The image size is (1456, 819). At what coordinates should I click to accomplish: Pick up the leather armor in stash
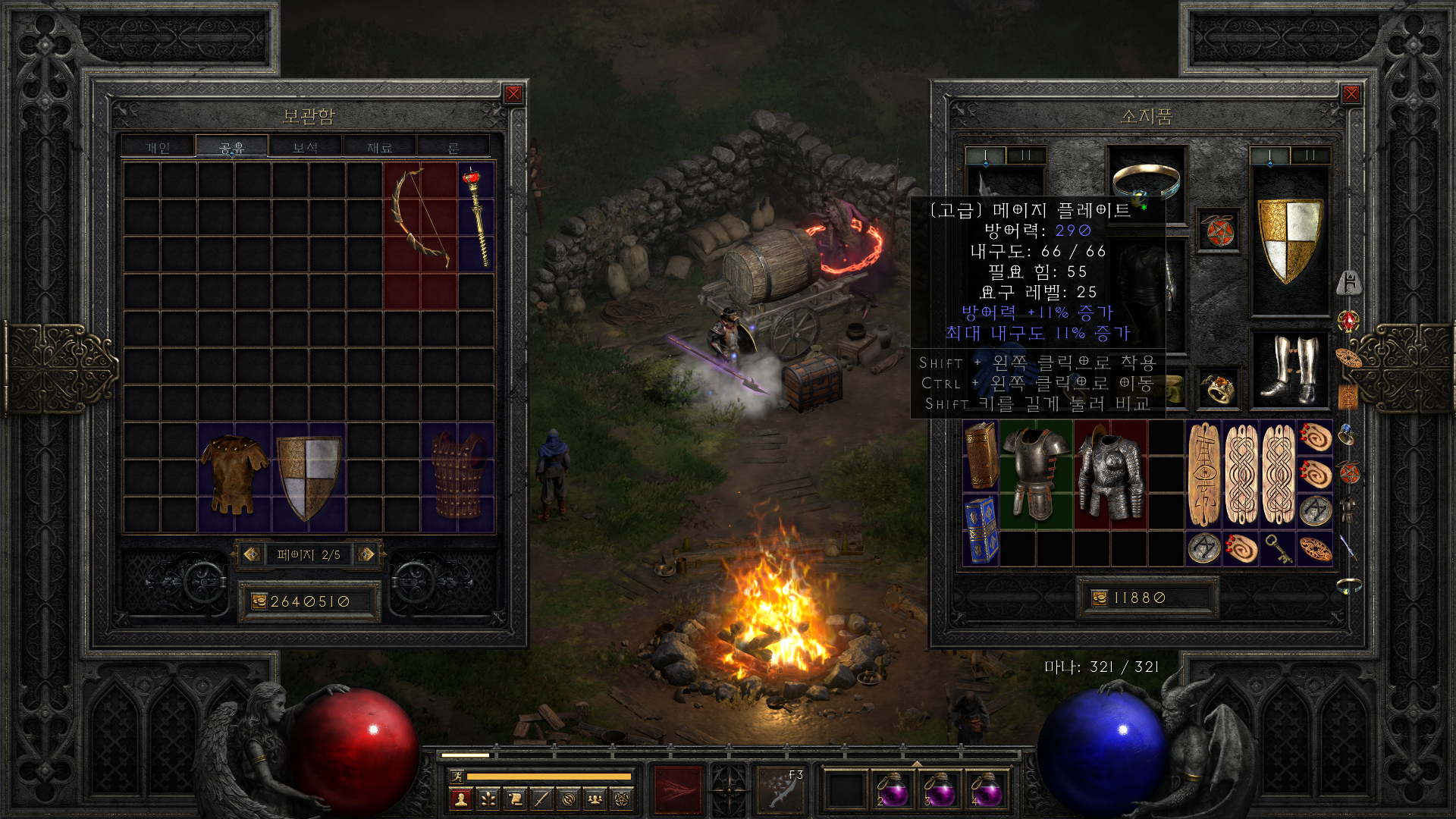coord(234,476)
